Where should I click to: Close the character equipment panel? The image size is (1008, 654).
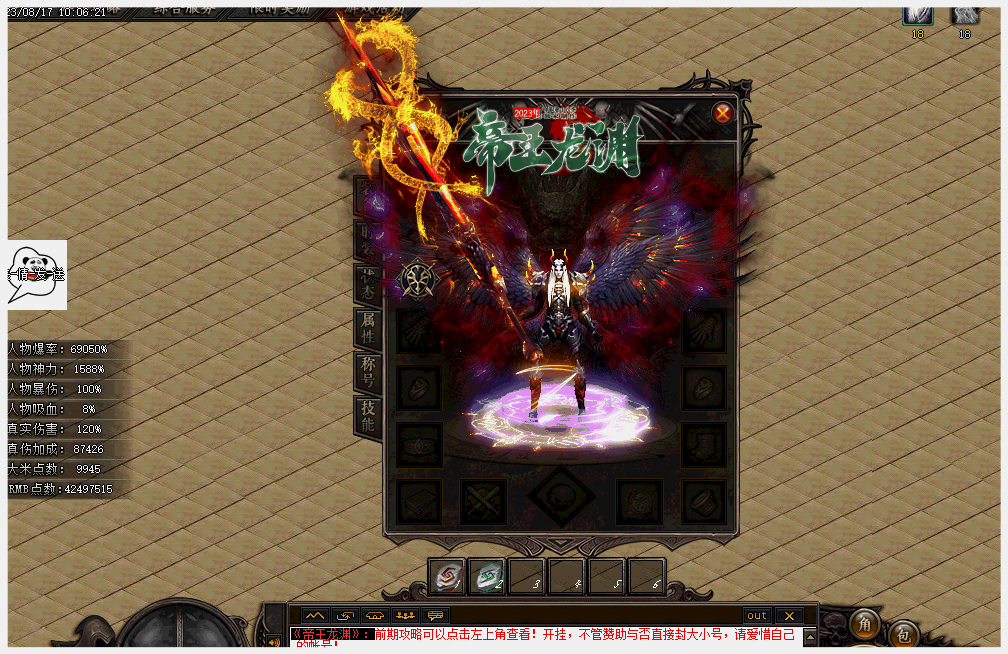pyautogui.click(x=722, y=113)
